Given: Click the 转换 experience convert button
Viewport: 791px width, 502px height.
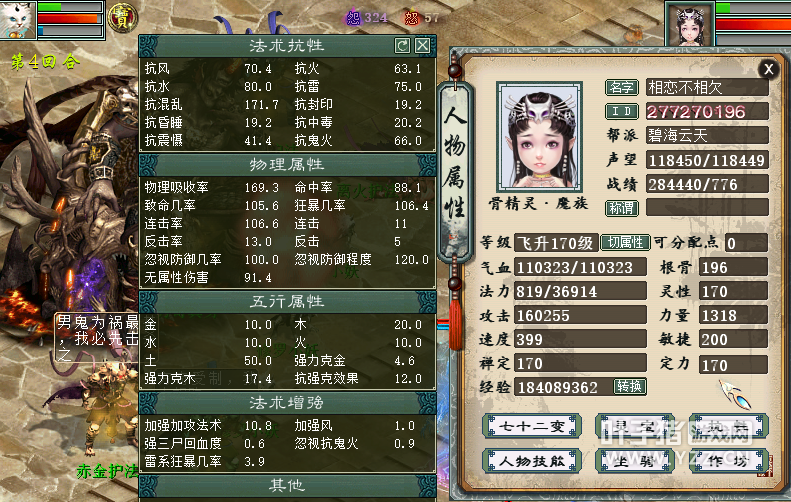Looking at the screenshot, I should [629, 387].
